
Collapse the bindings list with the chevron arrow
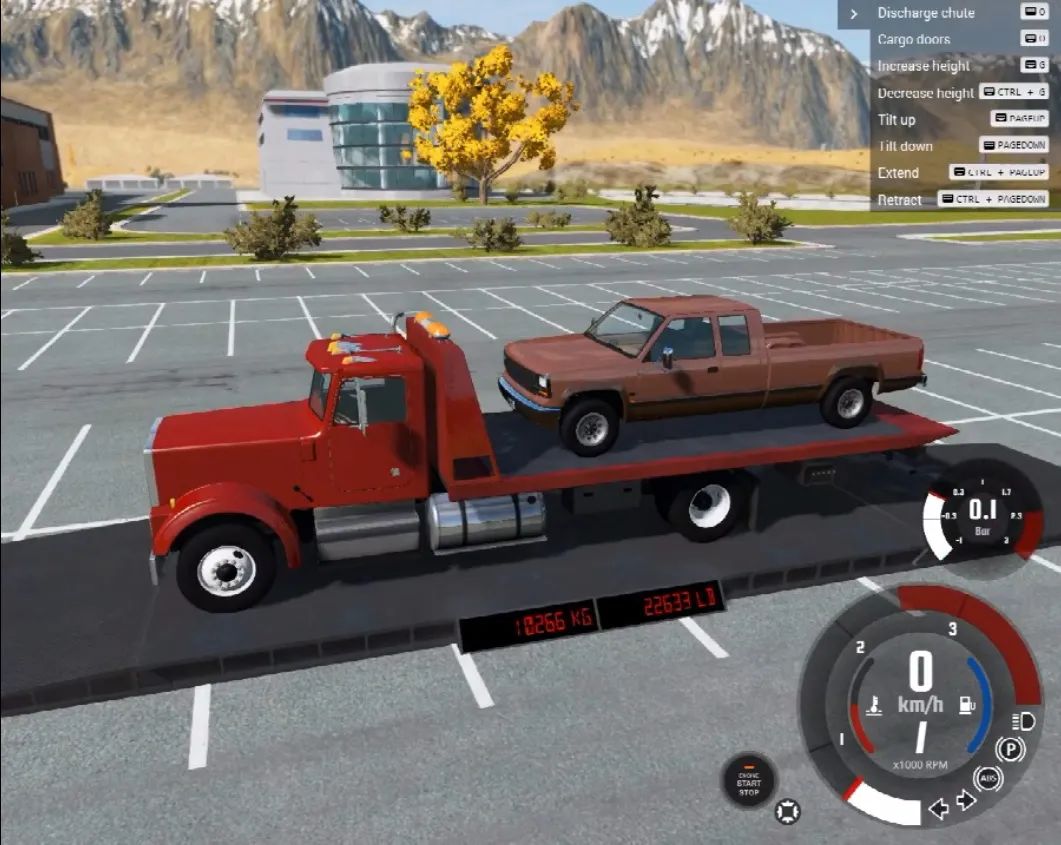(854, 14)
